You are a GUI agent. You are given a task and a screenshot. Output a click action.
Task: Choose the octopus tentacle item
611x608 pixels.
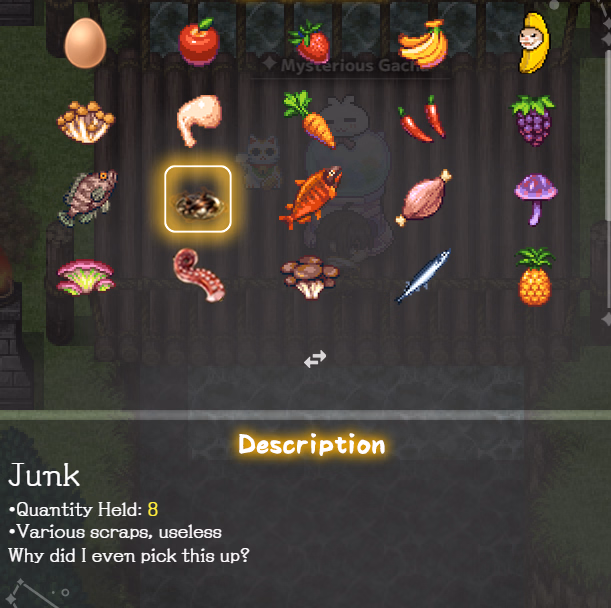coord(198,275)
